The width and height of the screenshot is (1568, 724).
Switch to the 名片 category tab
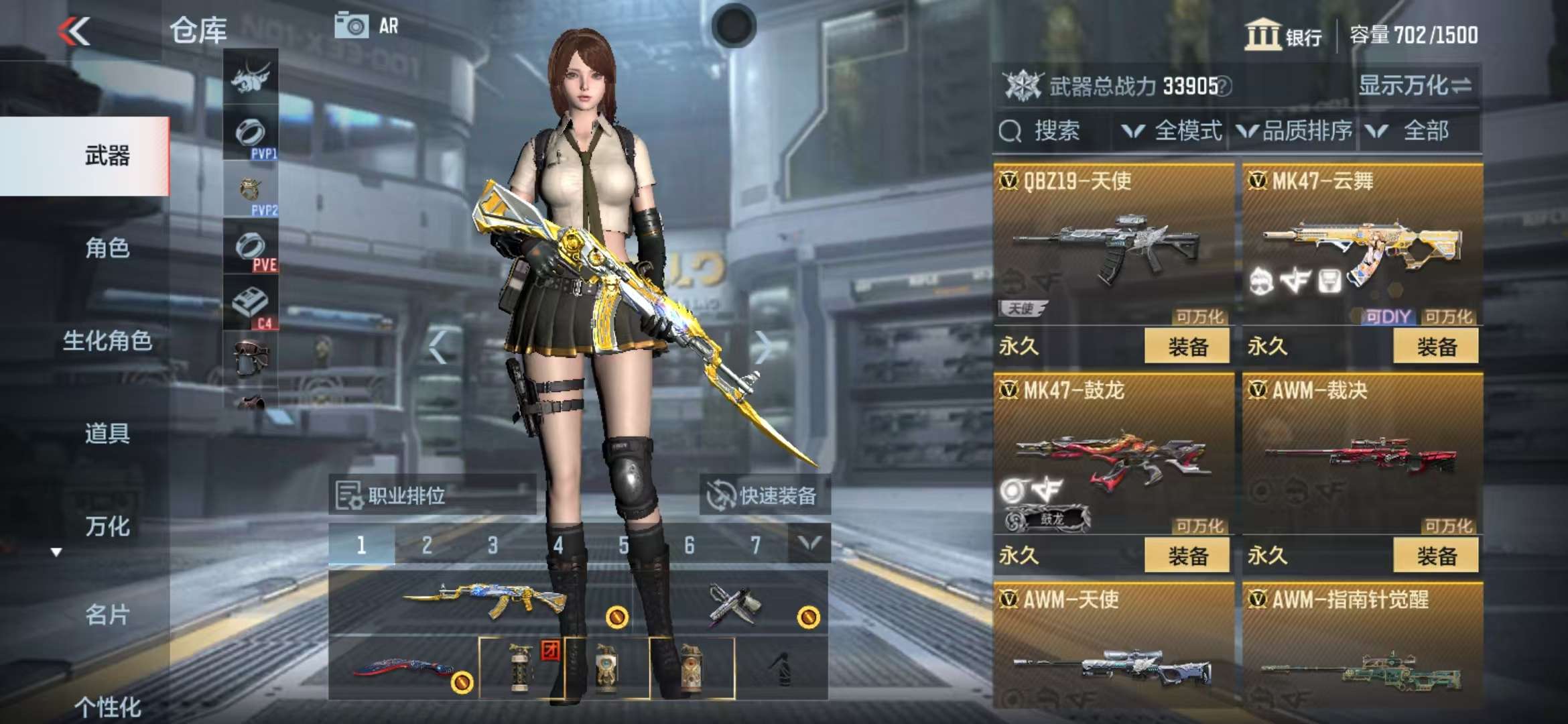107,615
